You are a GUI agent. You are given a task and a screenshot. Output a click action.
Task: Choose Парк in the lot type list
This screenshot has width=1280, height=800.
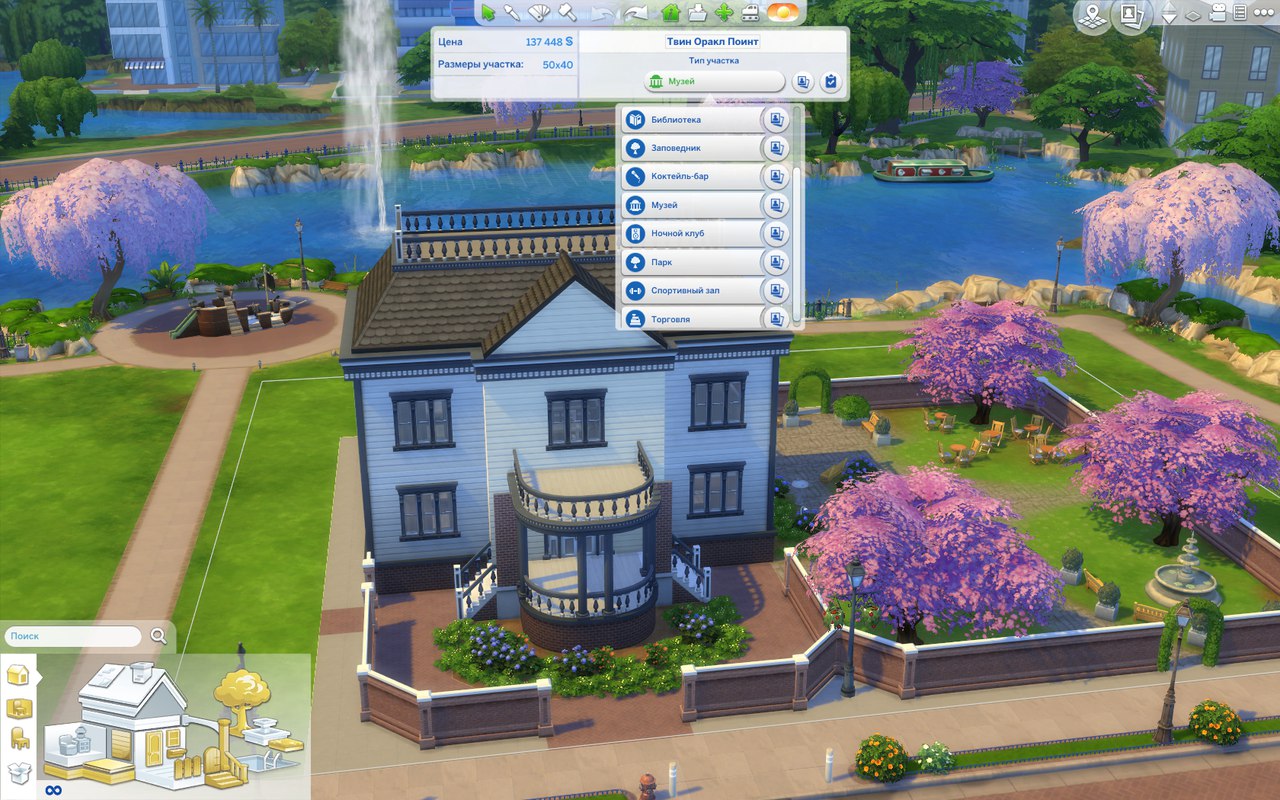coord(690,262)
